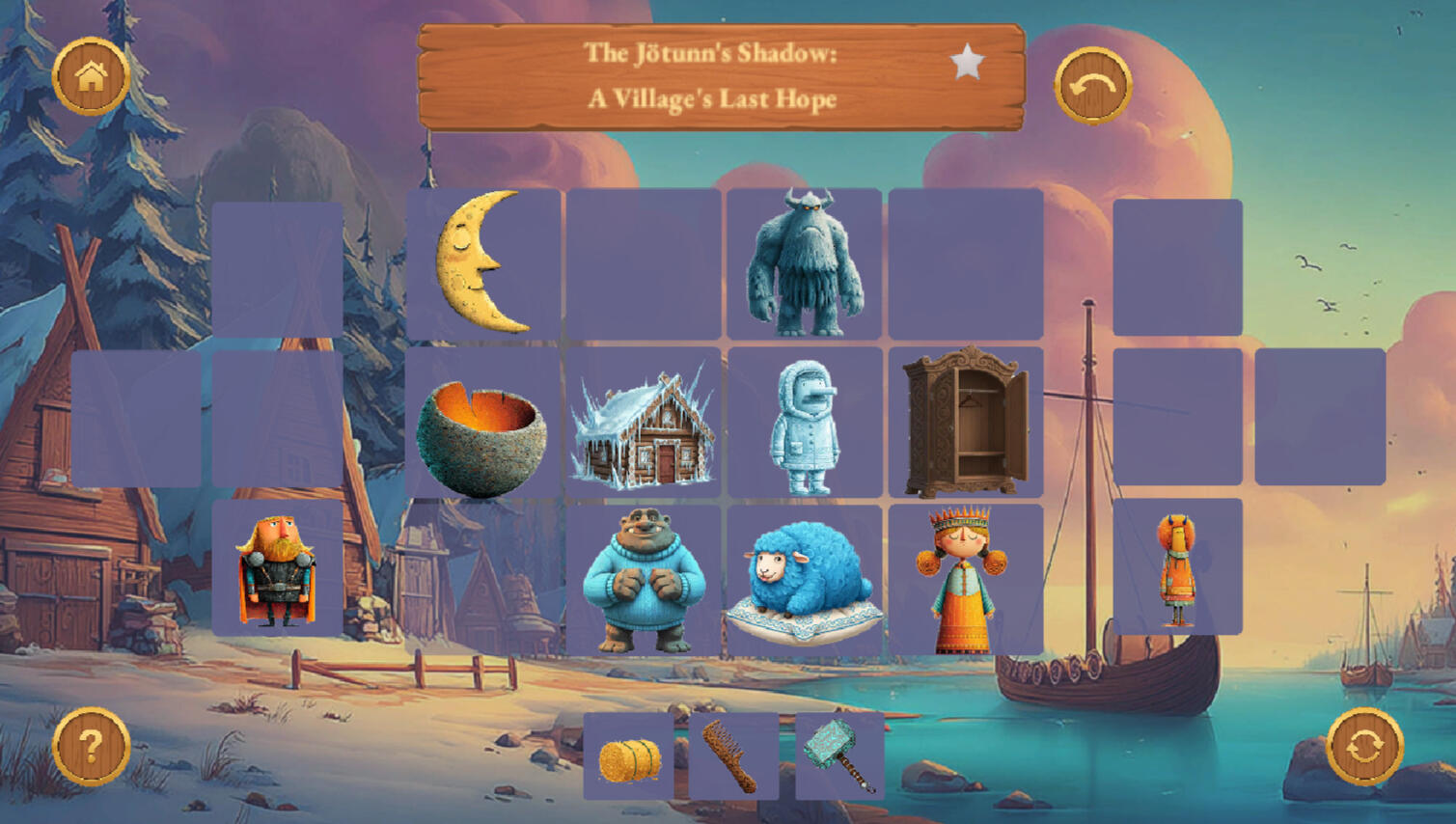Click the star on the title banner

click(x=967, y=63)
